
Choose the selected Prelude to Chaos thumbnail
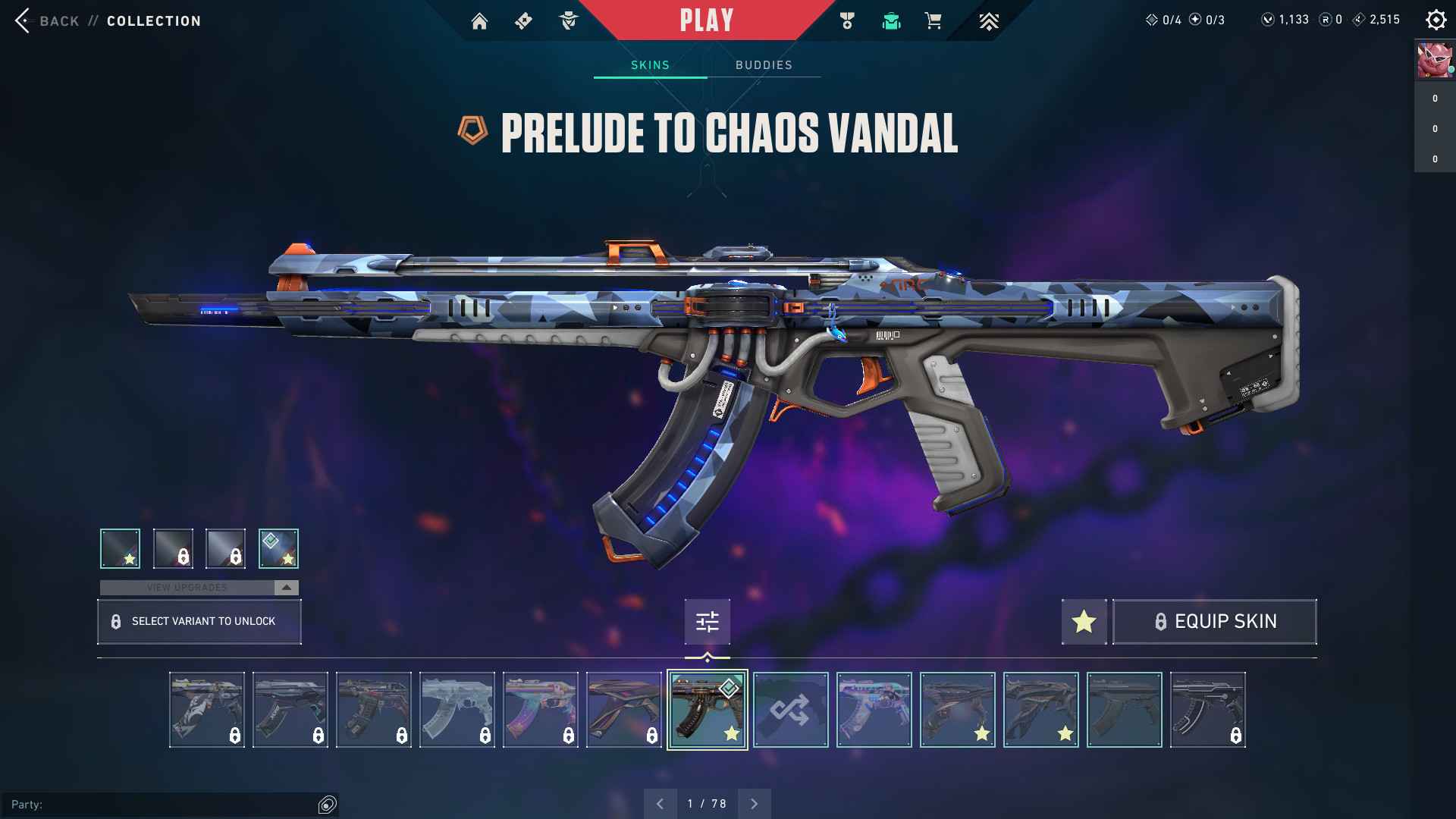(707, 710)
